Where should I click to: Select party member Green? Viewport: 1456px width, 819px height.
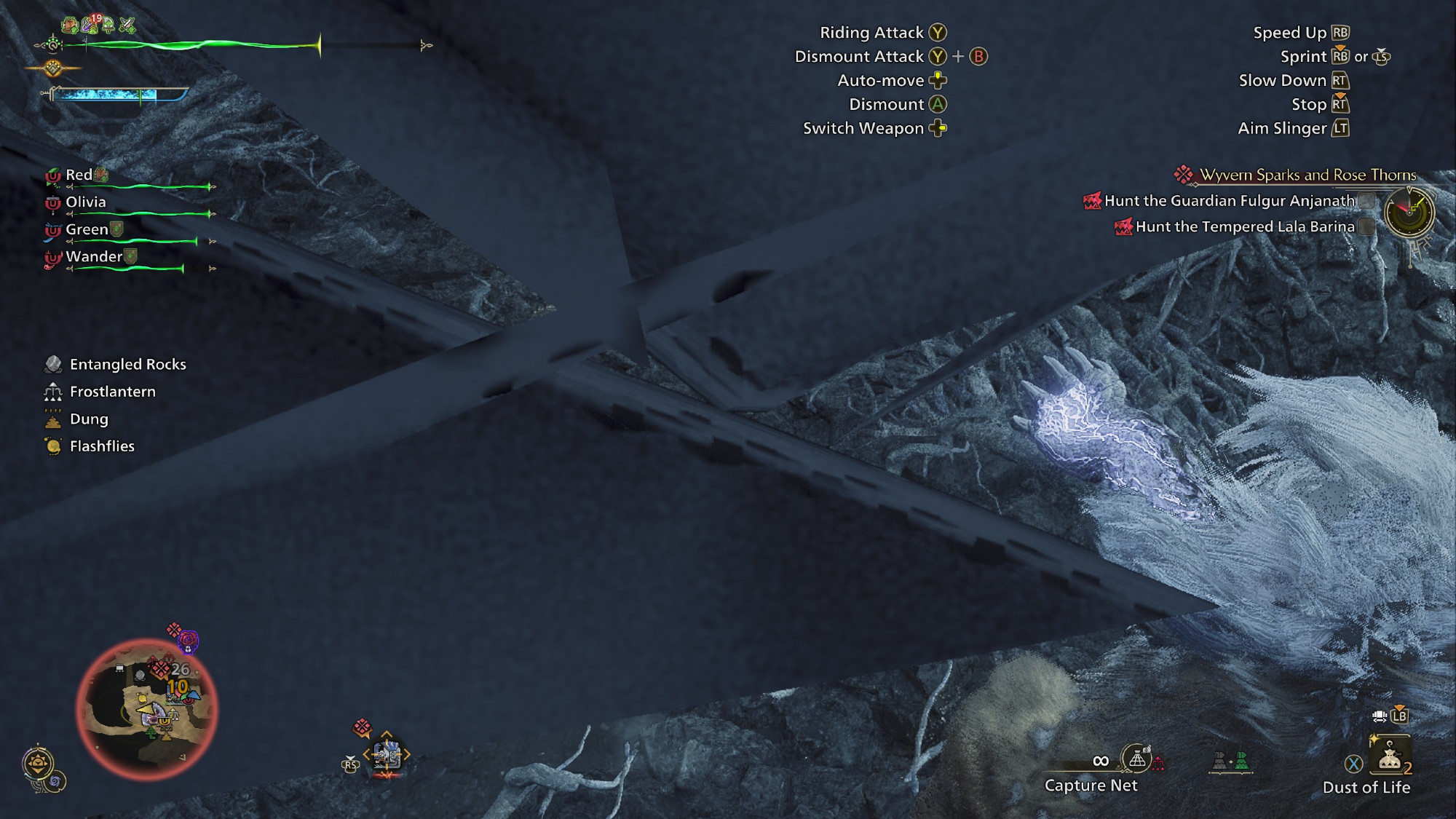(x=87, y=229)
